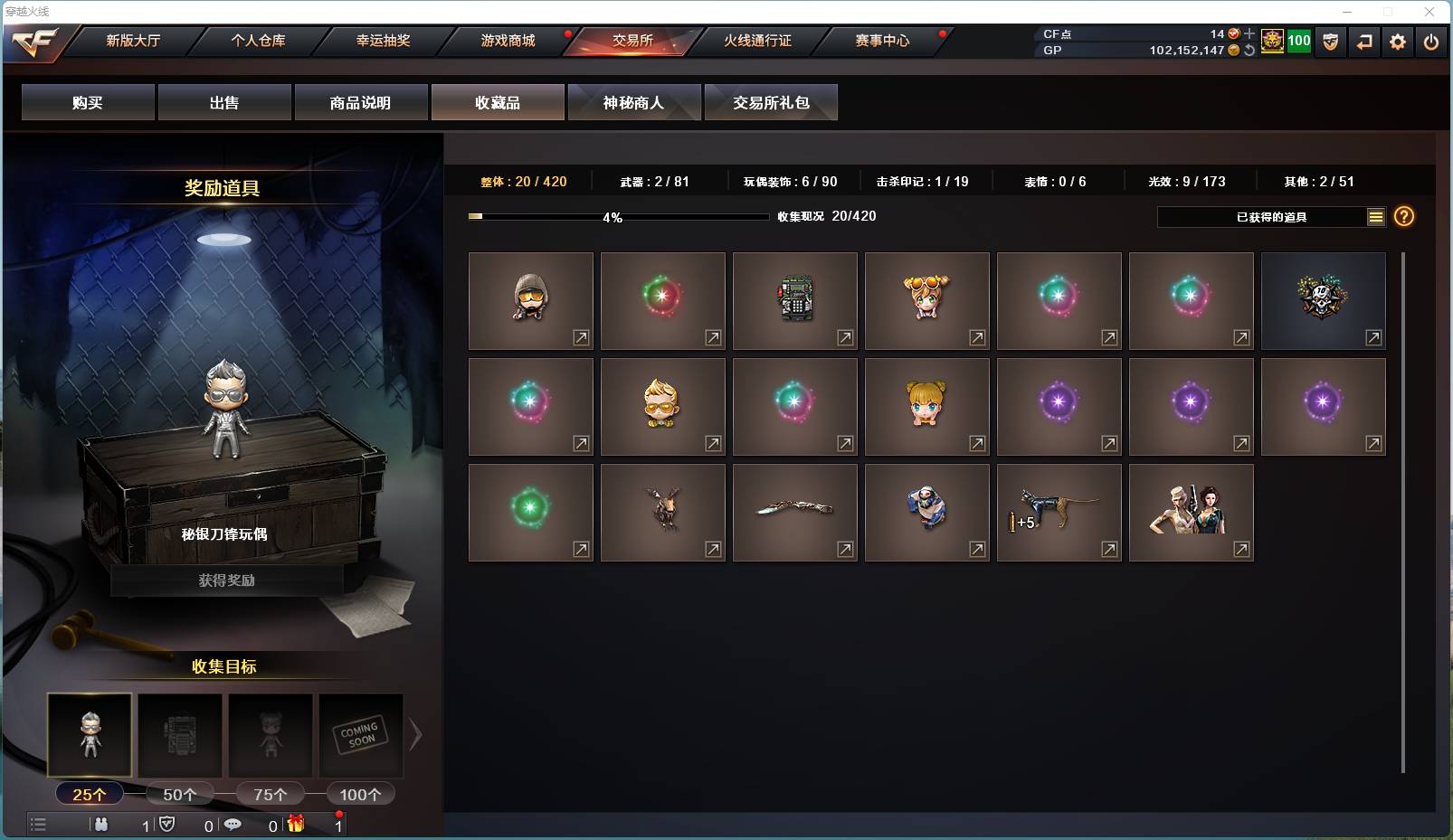
Task: Click the power/exit icon at top right
Action: click(1430, 42)
